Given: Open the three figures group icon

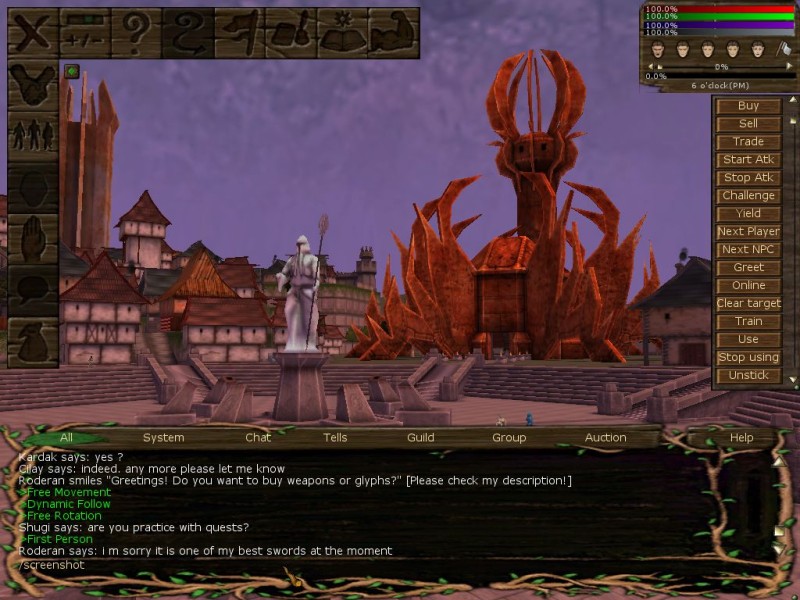Looking at the screenshot, I should point(32,134).
